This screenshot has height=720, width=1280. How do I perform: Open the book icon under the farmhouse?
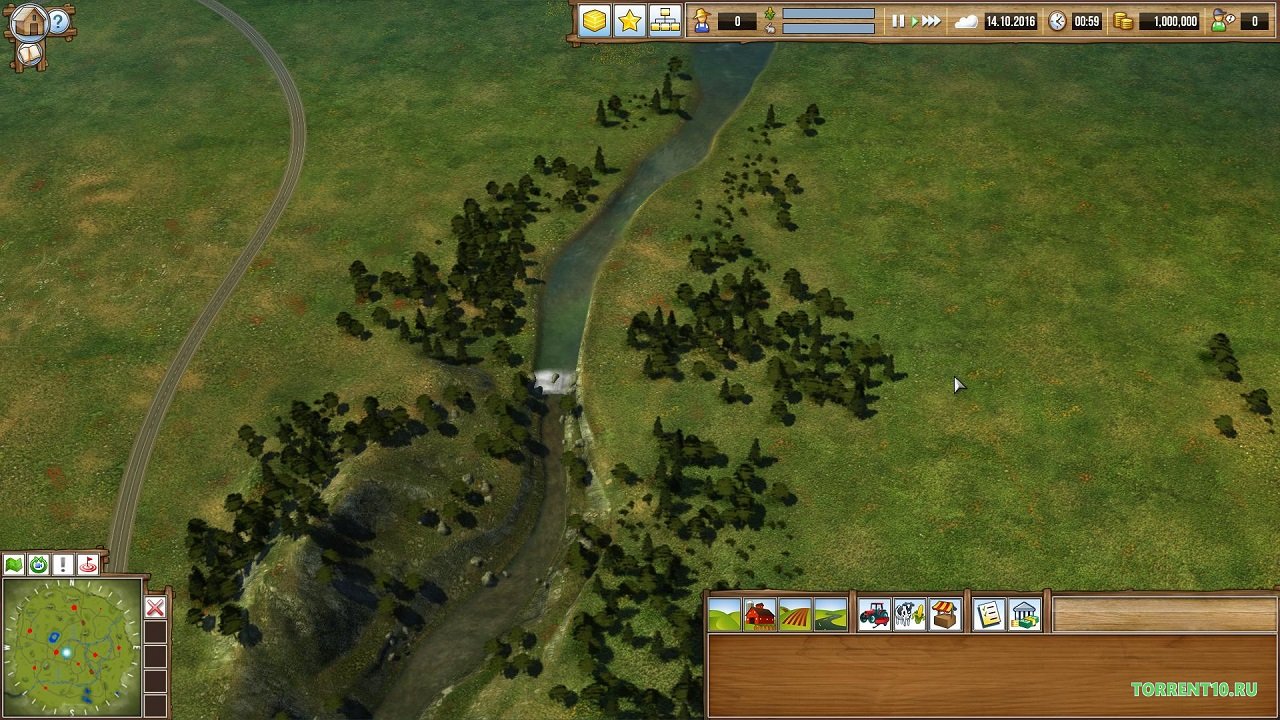tap(30, 53)
